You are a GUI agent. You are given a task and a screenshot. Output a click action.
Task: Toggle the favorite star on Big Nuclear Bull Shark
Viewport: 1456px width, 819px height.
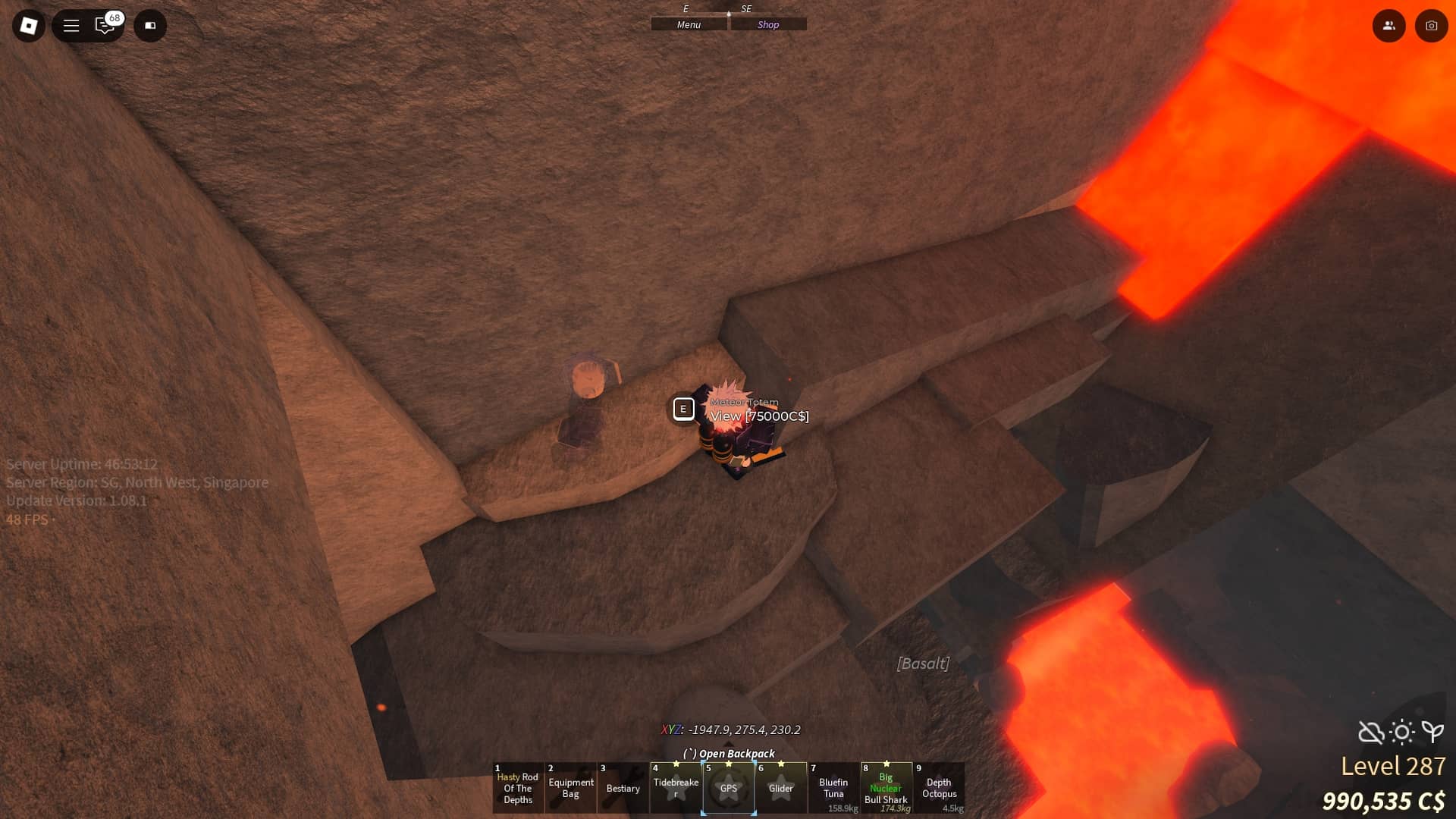coord(886,764)
